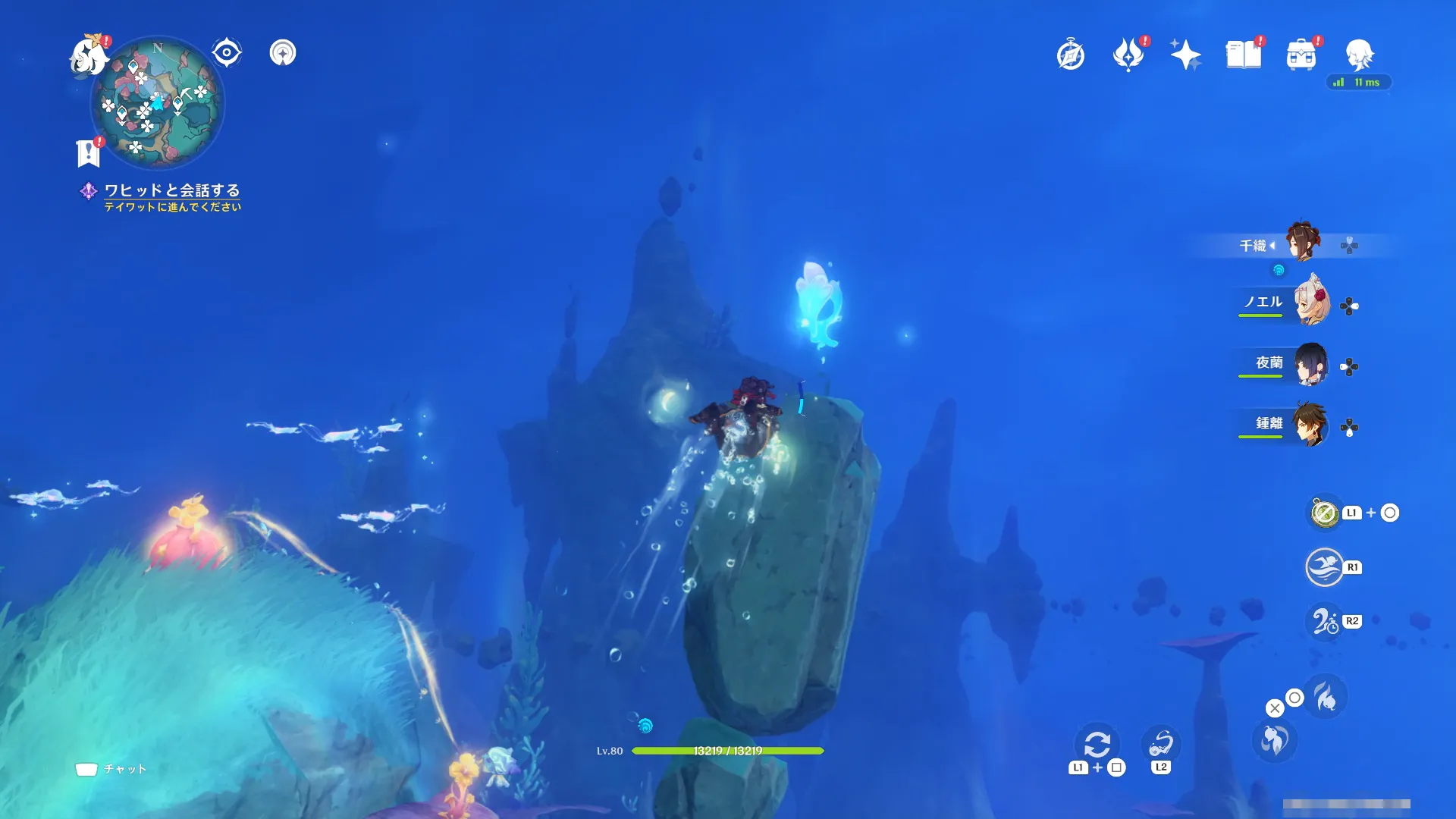Open the wish star icon

click(1185, 55)
